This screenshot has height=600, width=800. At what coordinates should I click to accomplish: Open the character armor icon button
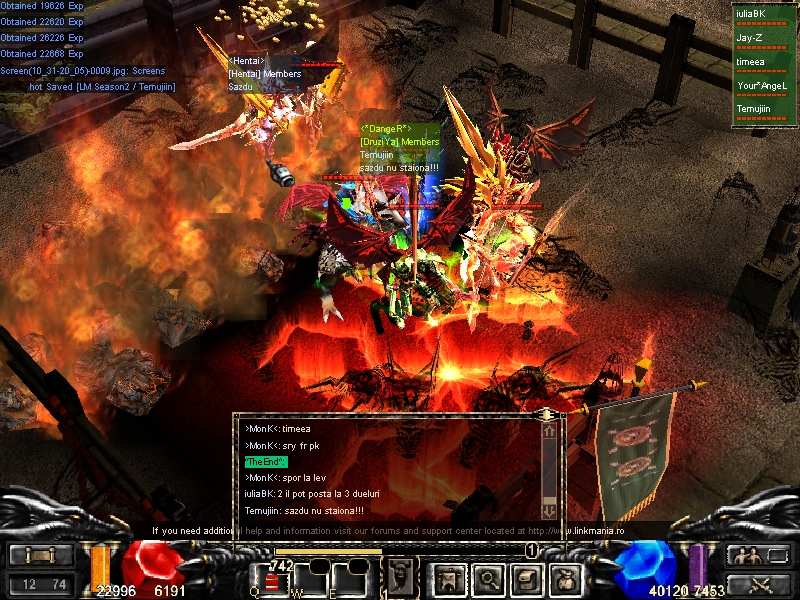[x=447, y=579]
